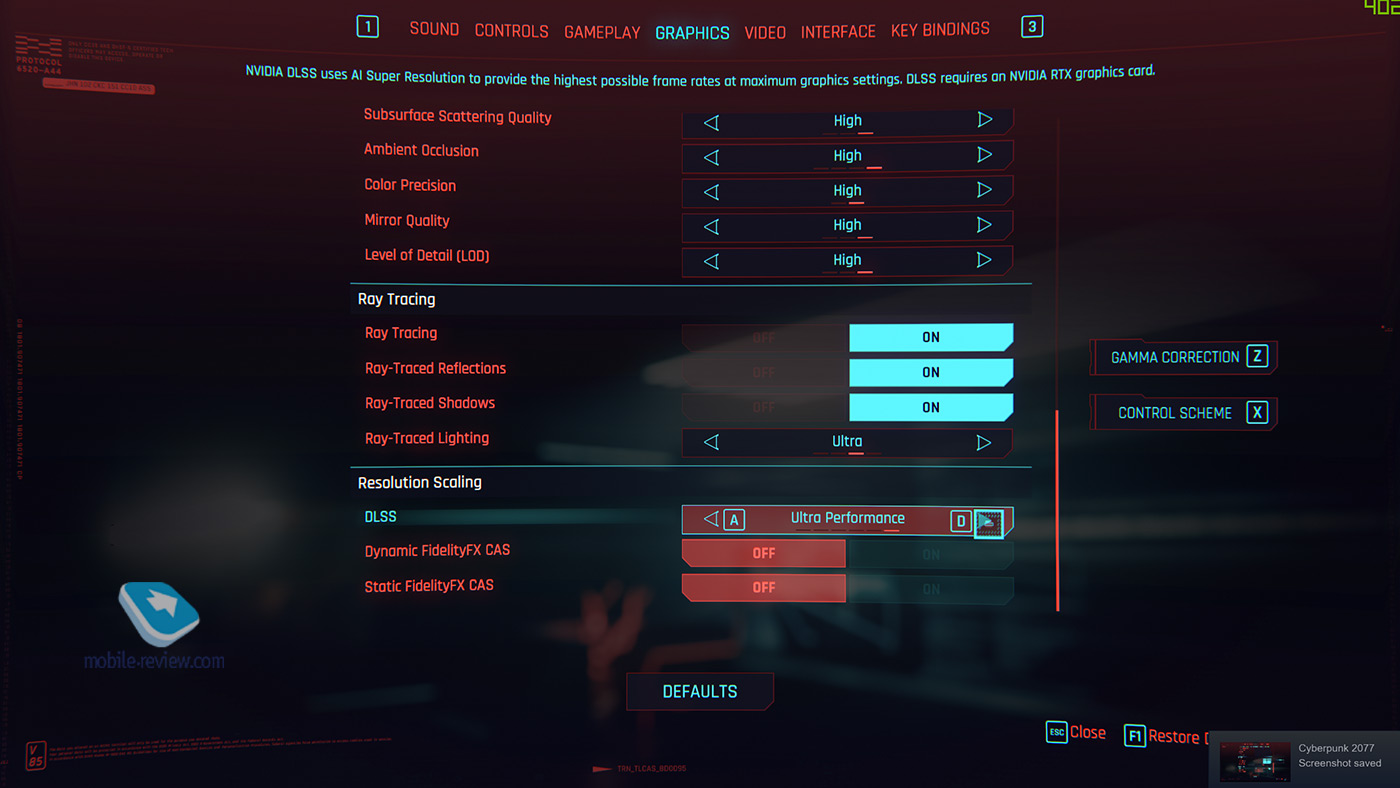The image size is (1400, 788).
Task: Close the settings menu
Action: 1076,733
